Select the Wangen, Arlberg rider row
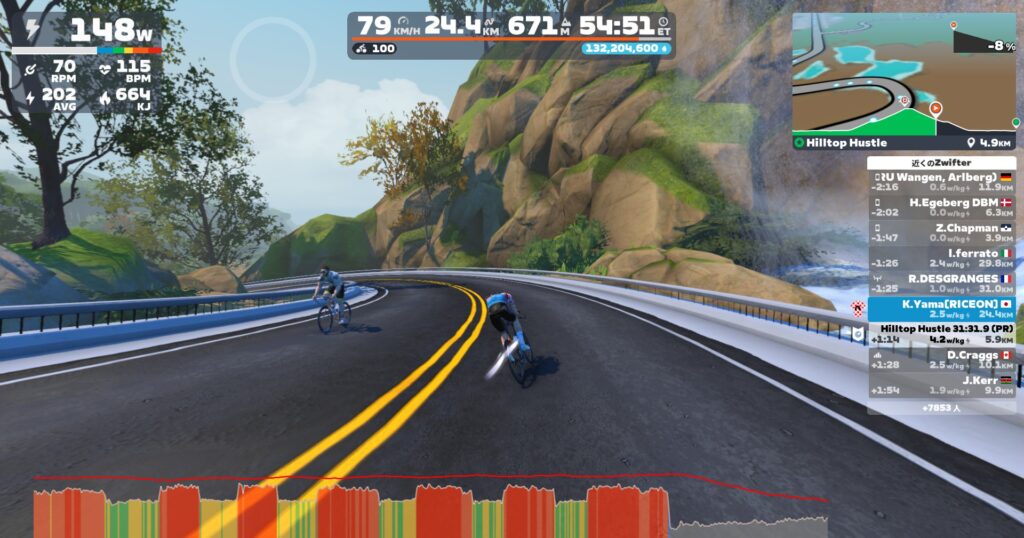The image size is (1024, 538). [941, 182]
